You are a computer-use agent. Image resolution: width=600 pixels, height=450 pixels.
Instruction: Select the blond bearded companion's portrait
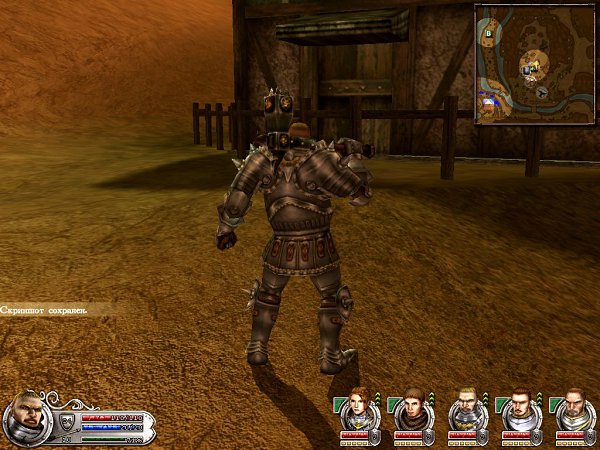point(465,408)
